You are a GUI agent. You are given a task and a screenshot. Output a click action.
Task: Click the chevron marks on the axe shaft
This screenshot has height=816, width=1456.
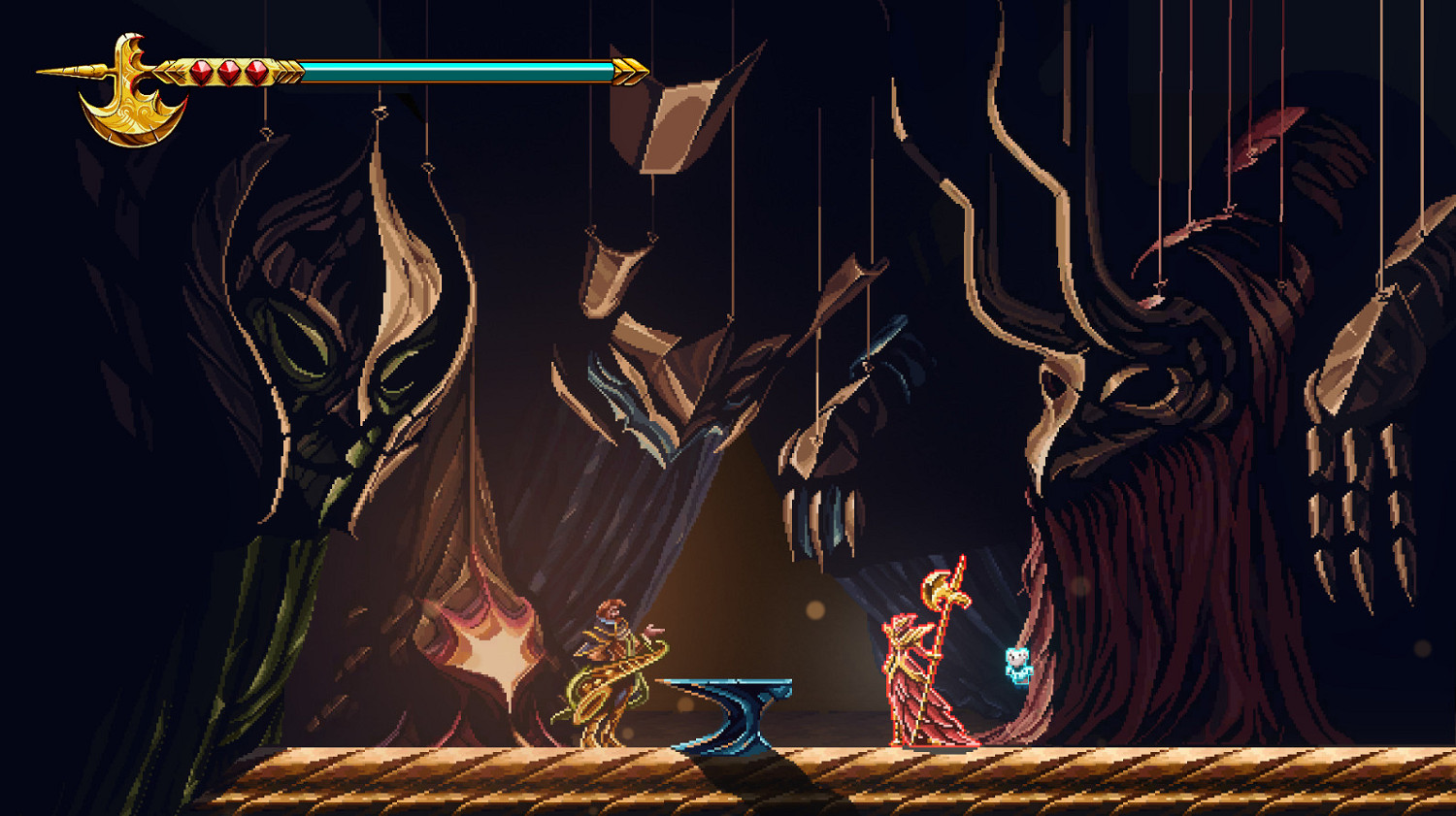click(288, 70)
